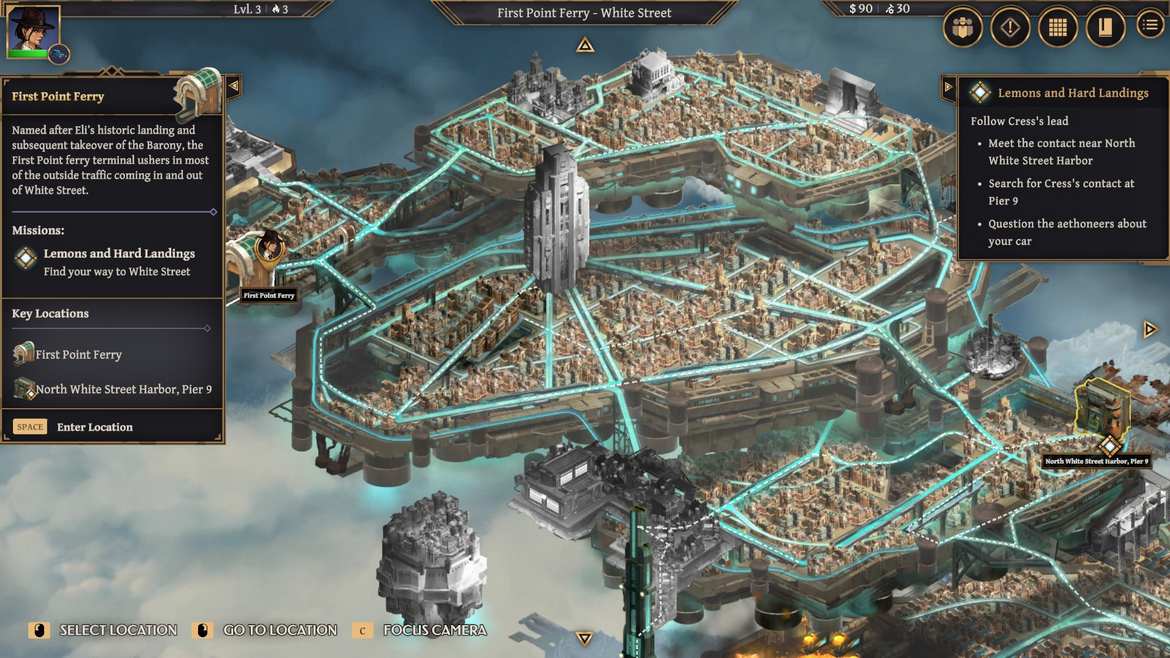Image resolution: width=1170 pixels, height=658 pixels.
Task: Open the journal book icon
Action: pos(1104,28)
